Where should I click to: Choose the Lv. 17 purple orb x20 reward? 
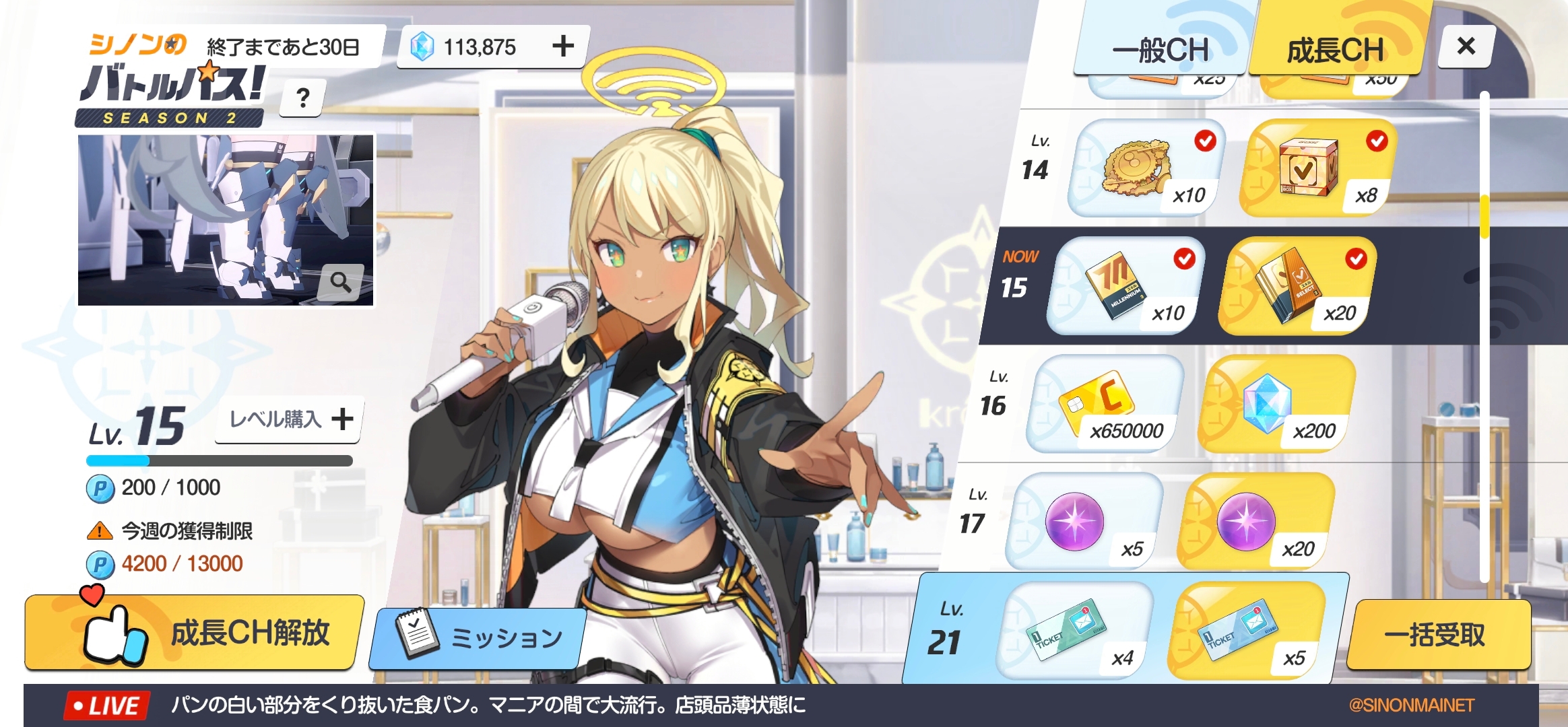point(1255,522)
